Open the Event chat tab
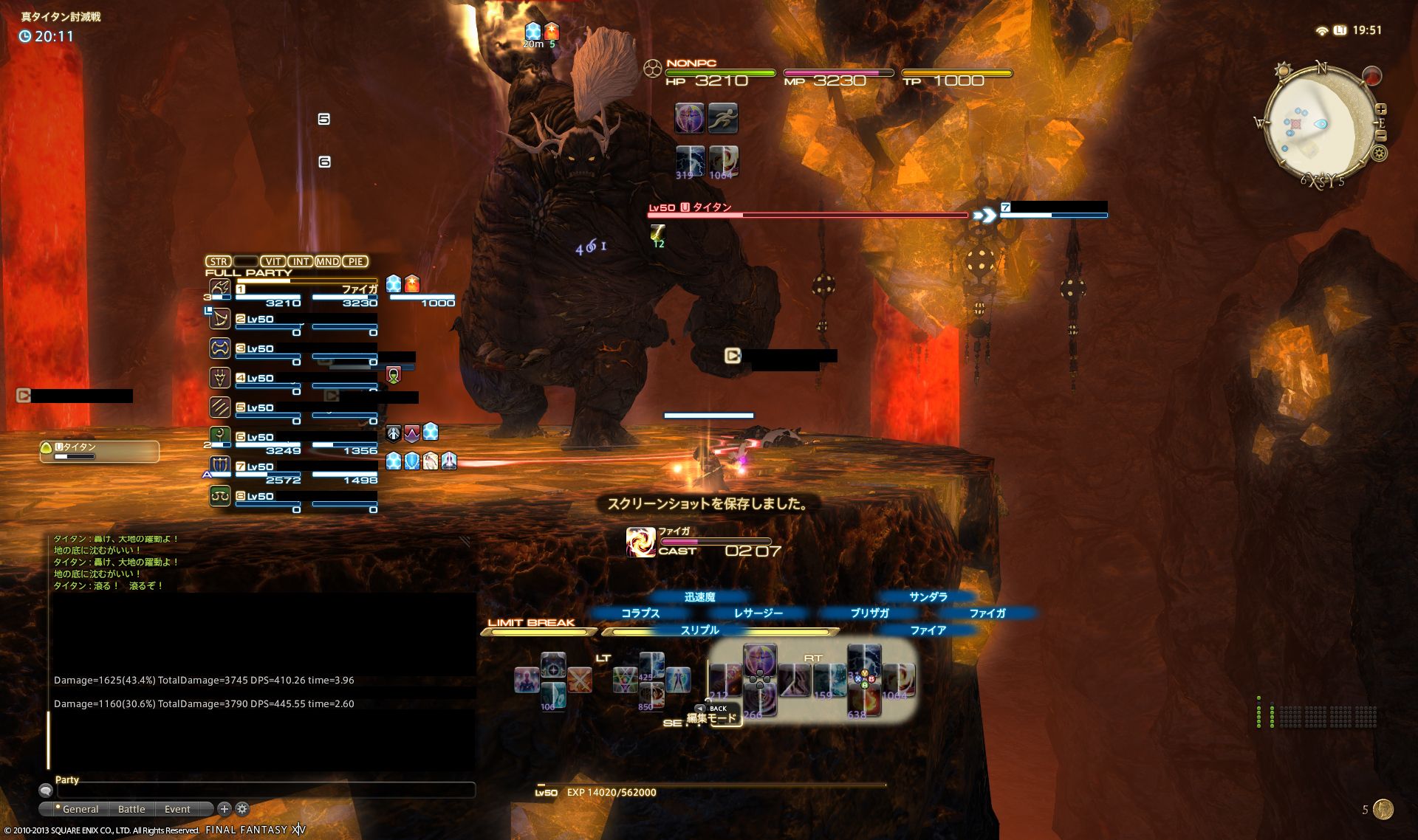This screenshot has height=840, width=1418. (x=176, y=809)
